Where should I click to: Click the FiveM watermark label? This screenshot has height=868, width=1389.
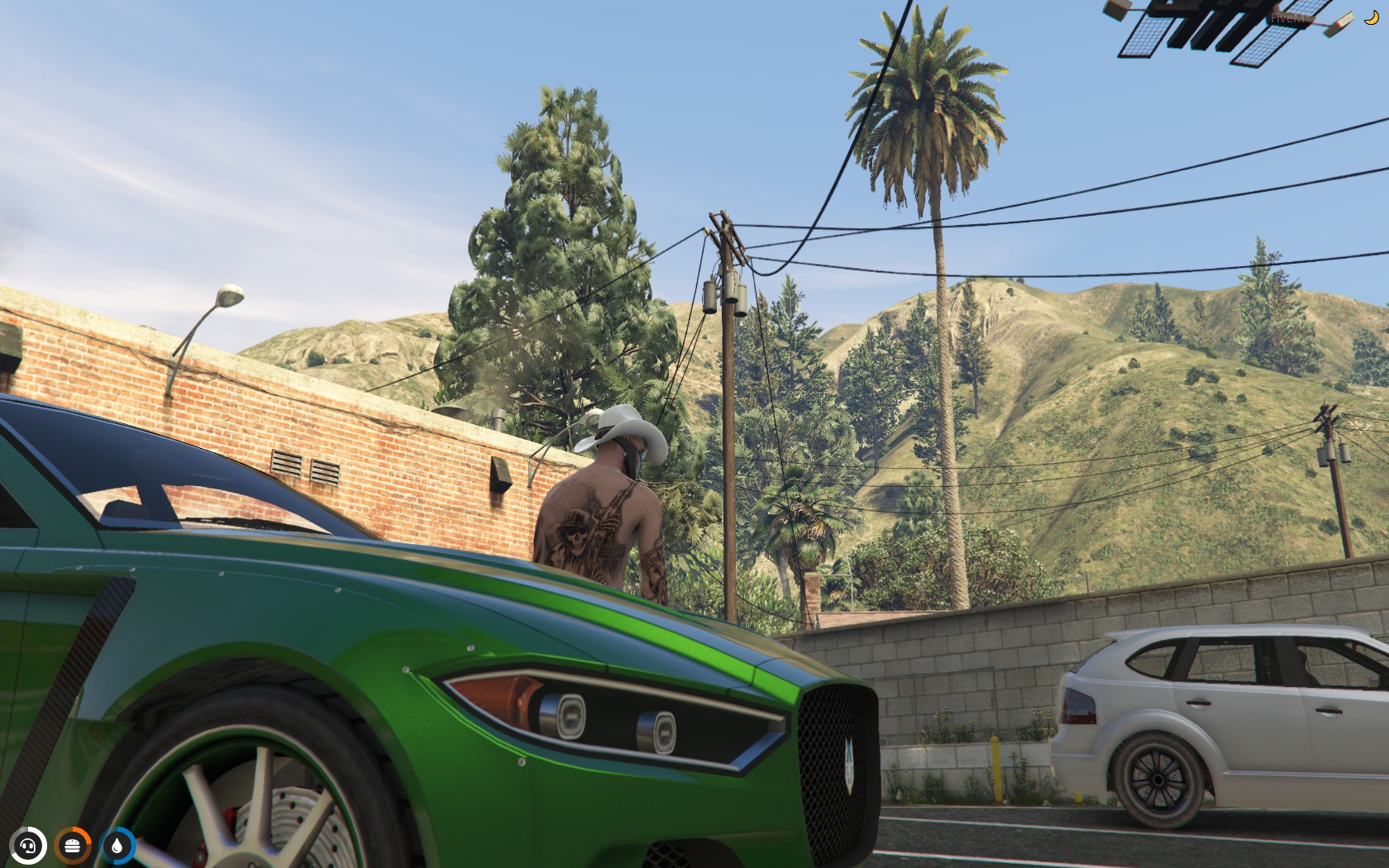(1287, 18)
